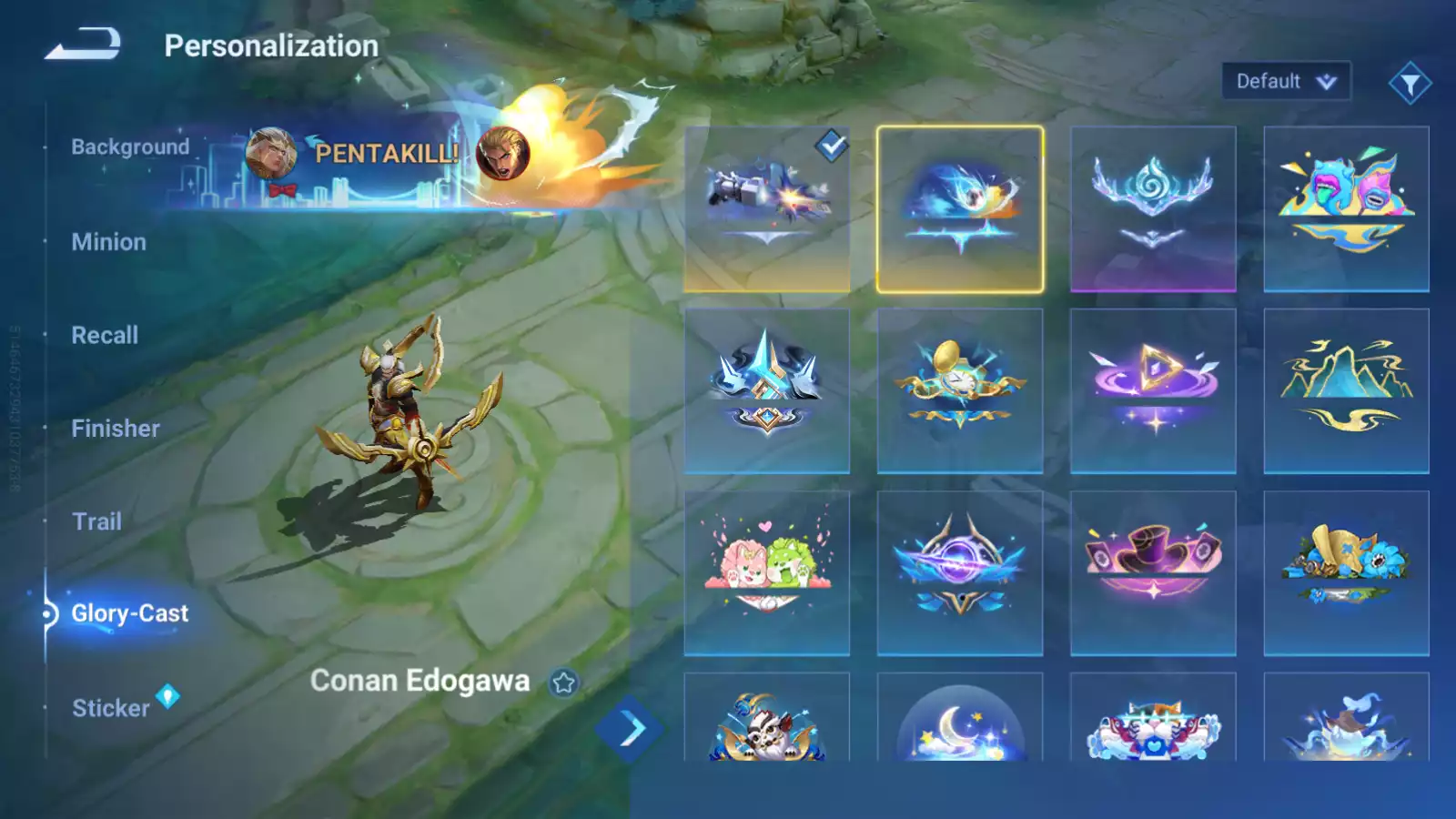The width and height of the screenshot is (1456, 819).
Task: Select the Recall tab
Action: pyautogui.click(x=105, y=335)
